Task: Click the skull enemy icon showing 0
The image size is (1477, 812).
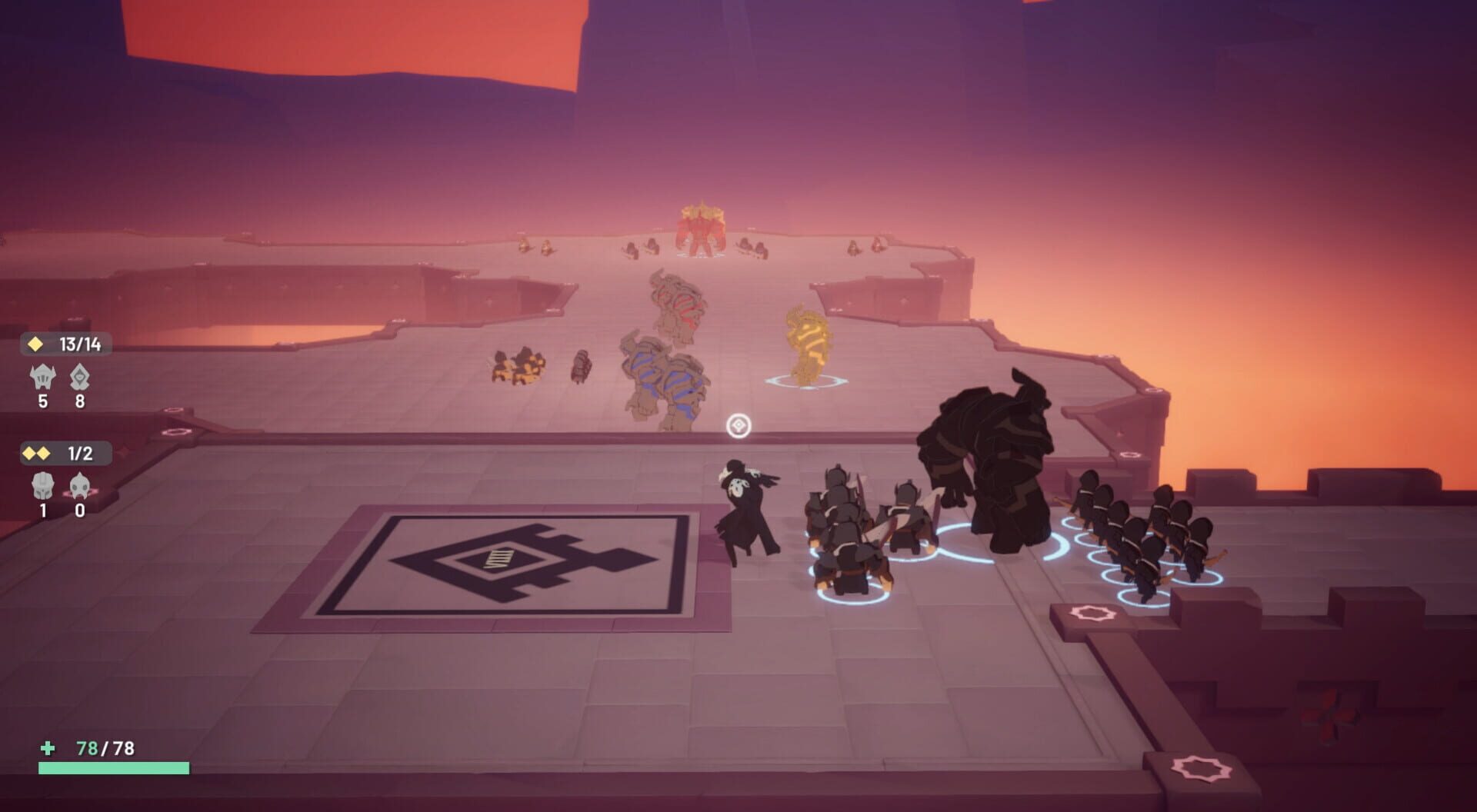Action: click(x=78, y=487)
